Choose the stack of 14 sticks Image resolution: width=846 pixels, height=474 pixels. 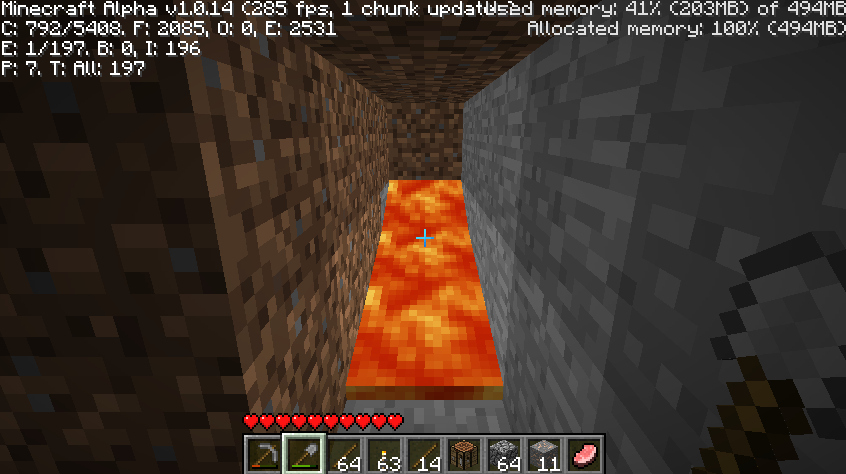point(423,455)
